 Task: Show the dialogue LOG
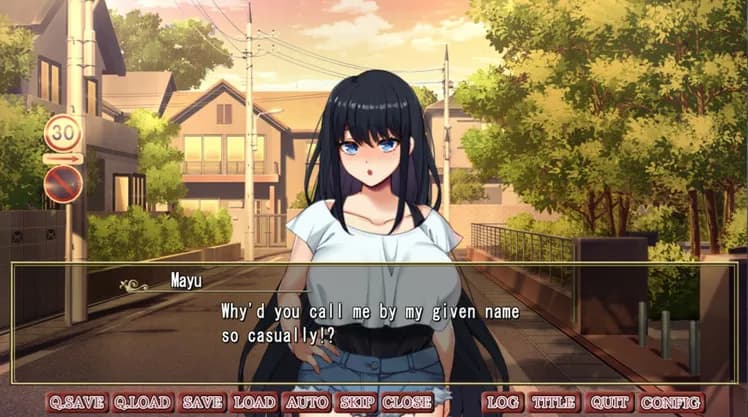click(502, 402)
